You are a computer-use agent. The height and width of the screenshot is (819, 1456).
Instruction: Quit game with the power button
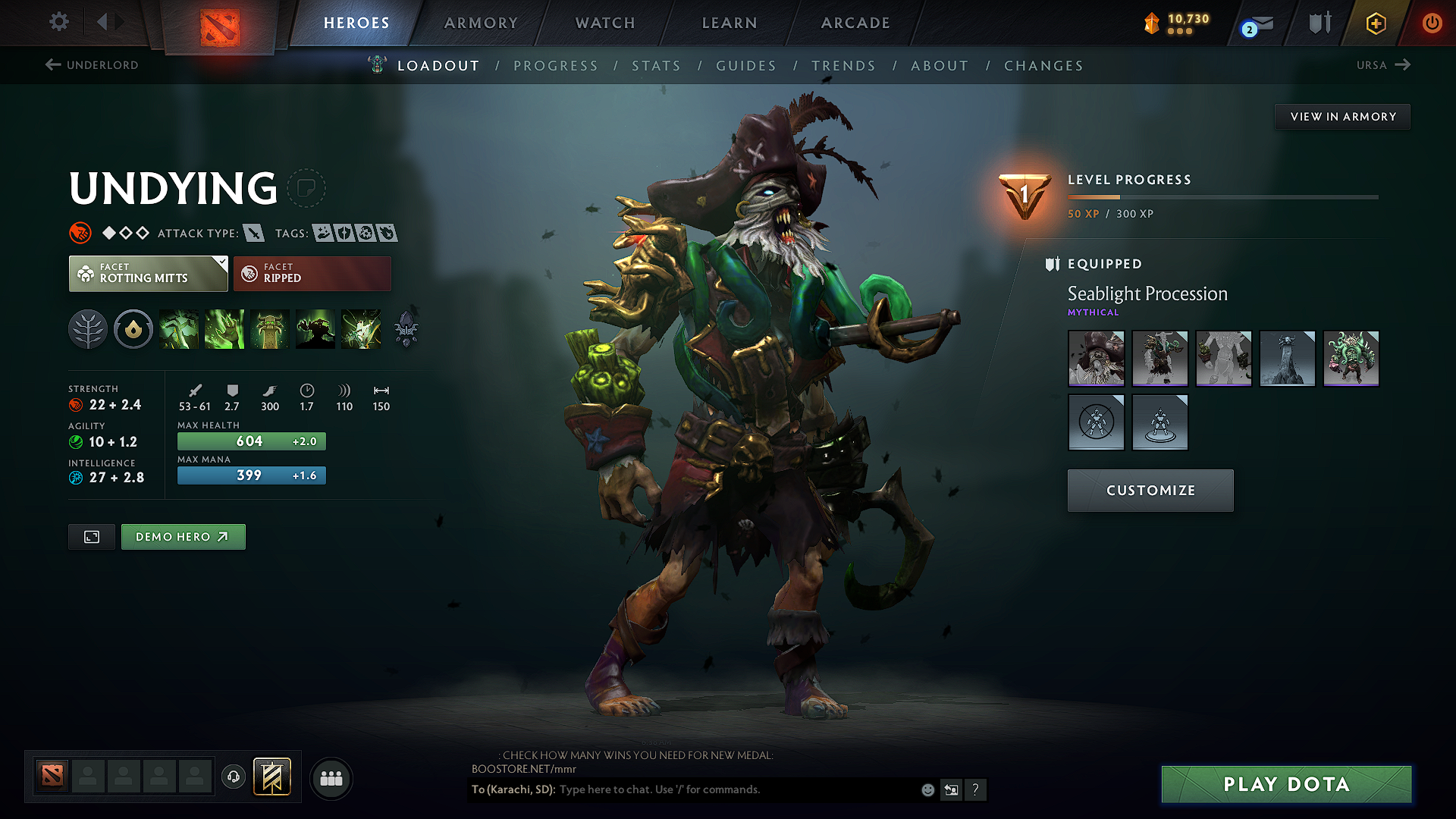[1432, 23]
